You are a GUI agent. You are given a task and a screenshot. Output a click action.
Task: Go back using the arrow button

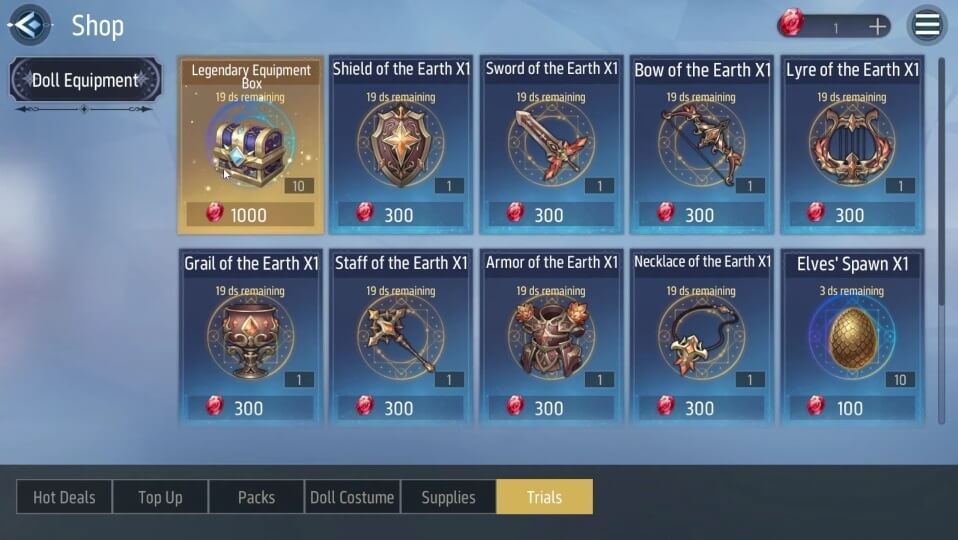(x=29, y=25)
